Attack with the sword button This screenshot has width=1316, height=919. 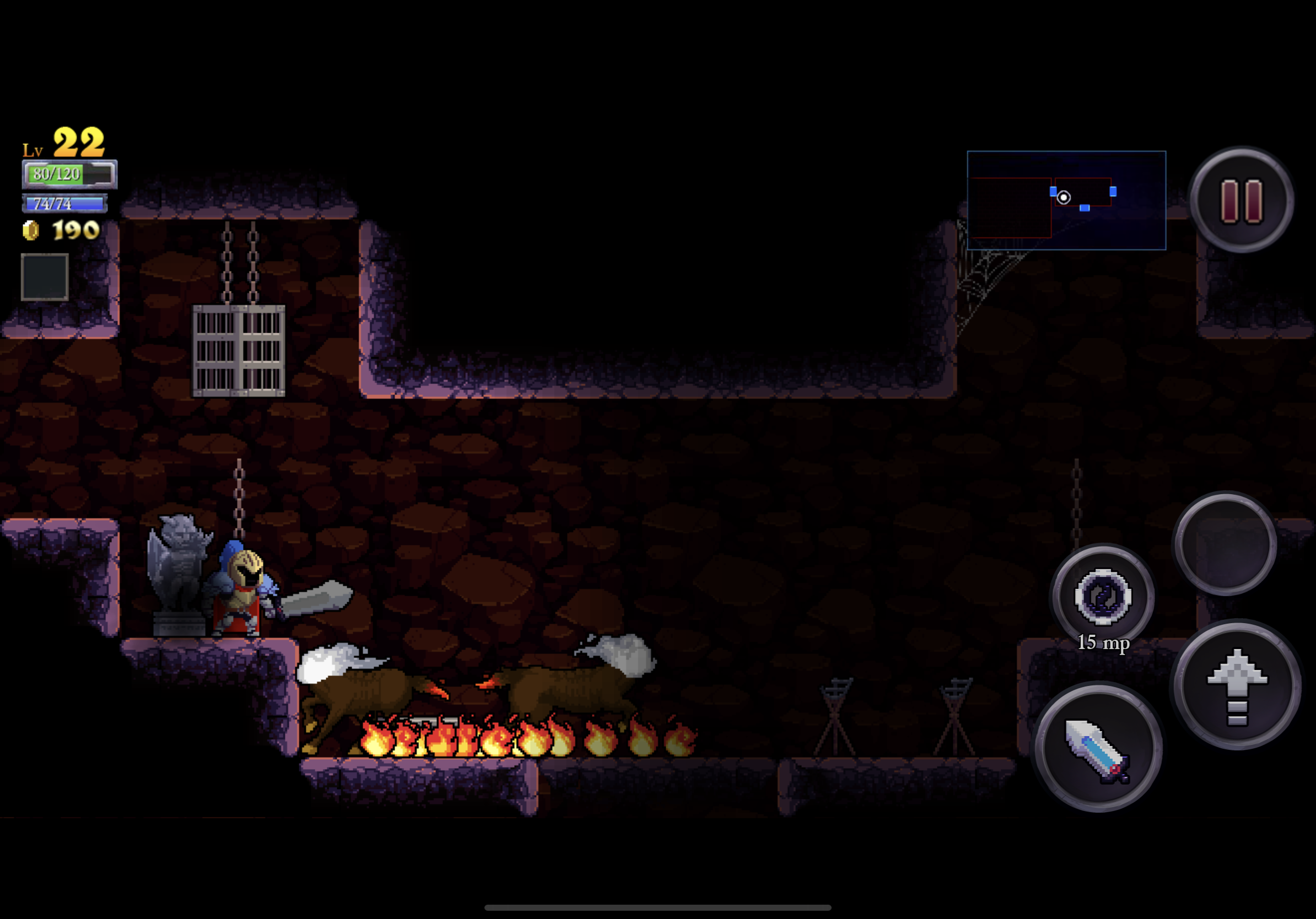coord(1098,748)
